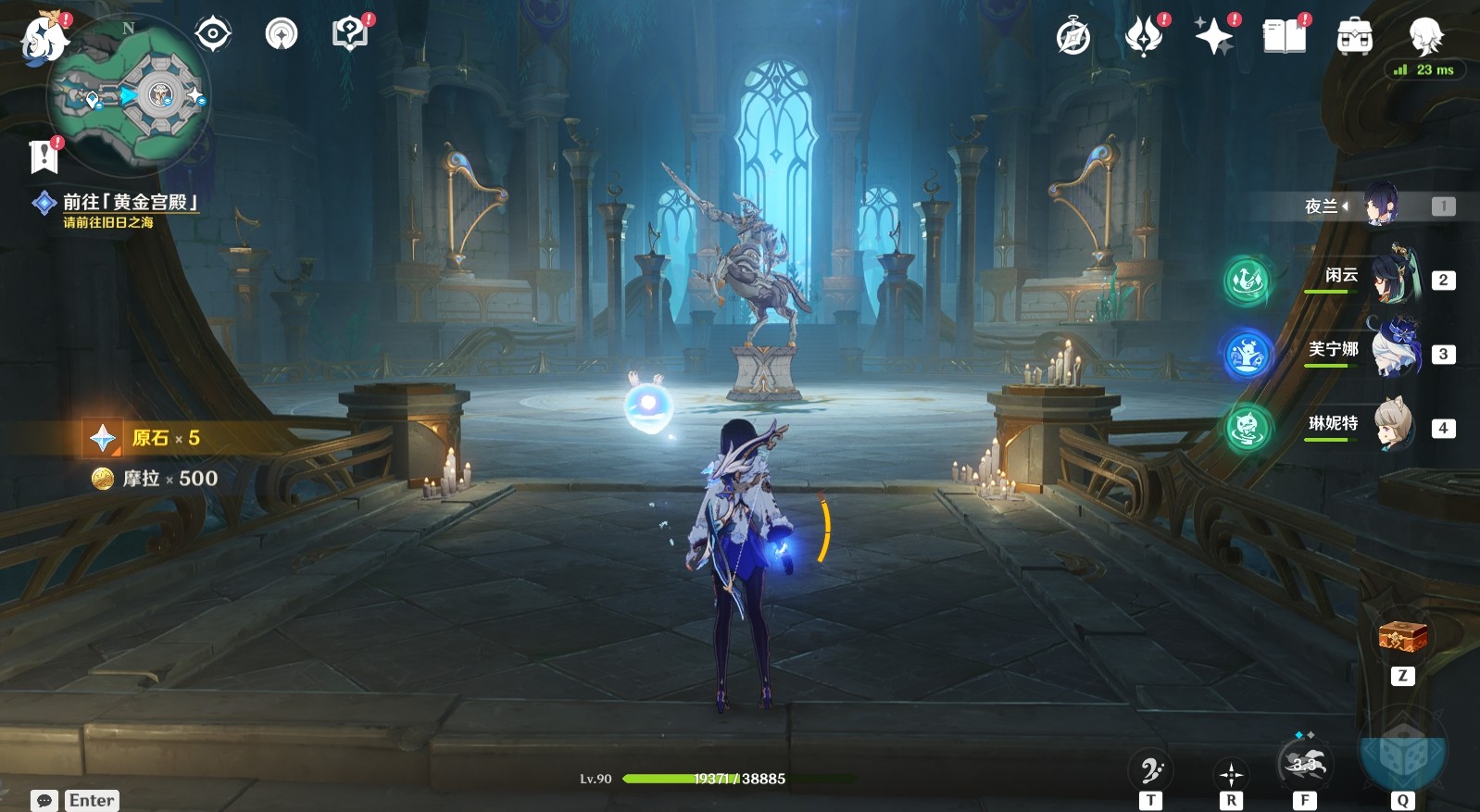1480x812 pixels.
Task: Open the backpack inventory icon
Action: click(x=1354, y=37)
